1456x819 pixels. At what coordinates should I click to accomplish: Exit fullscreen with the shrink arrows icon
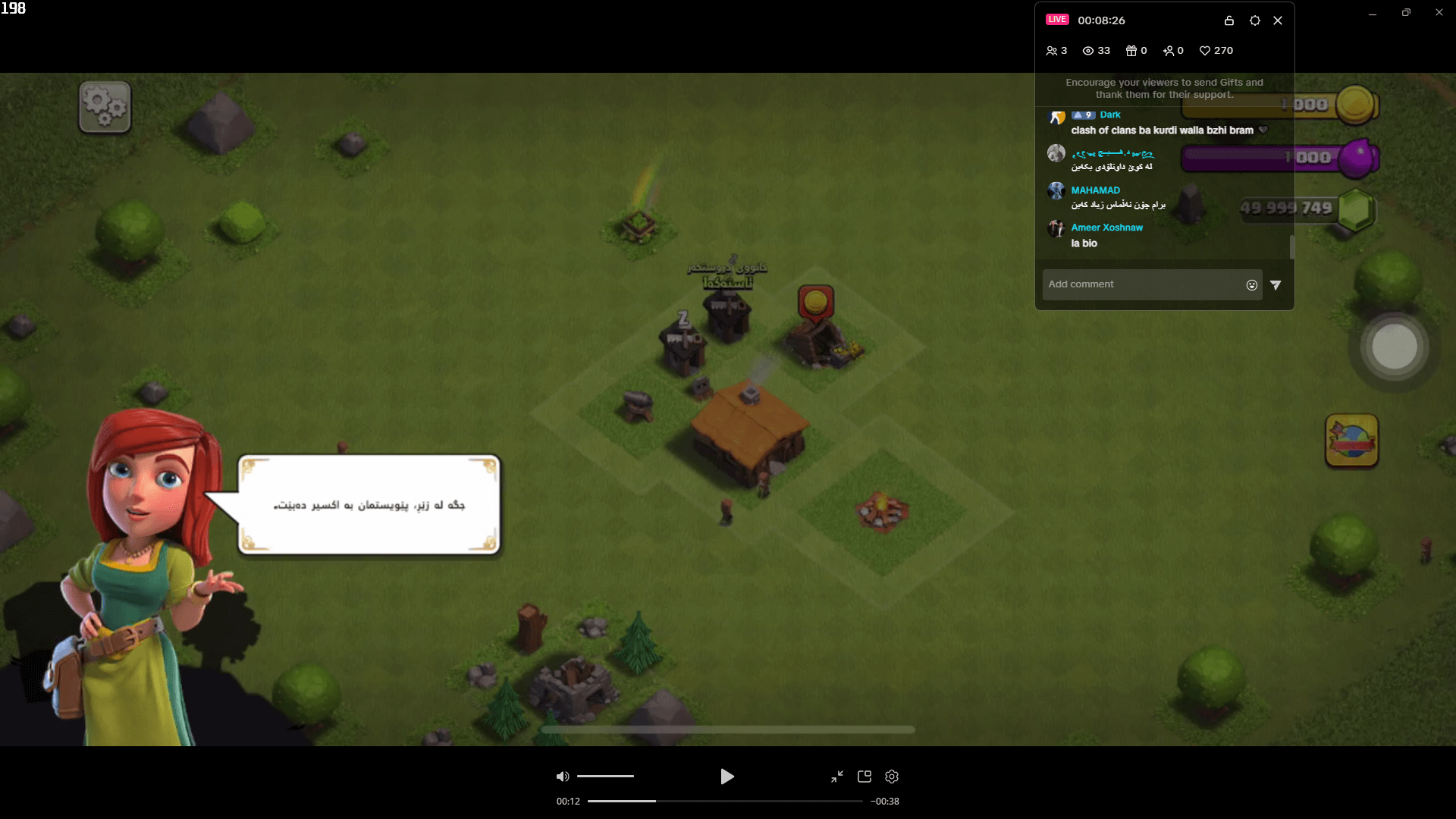tap(837, 777)
